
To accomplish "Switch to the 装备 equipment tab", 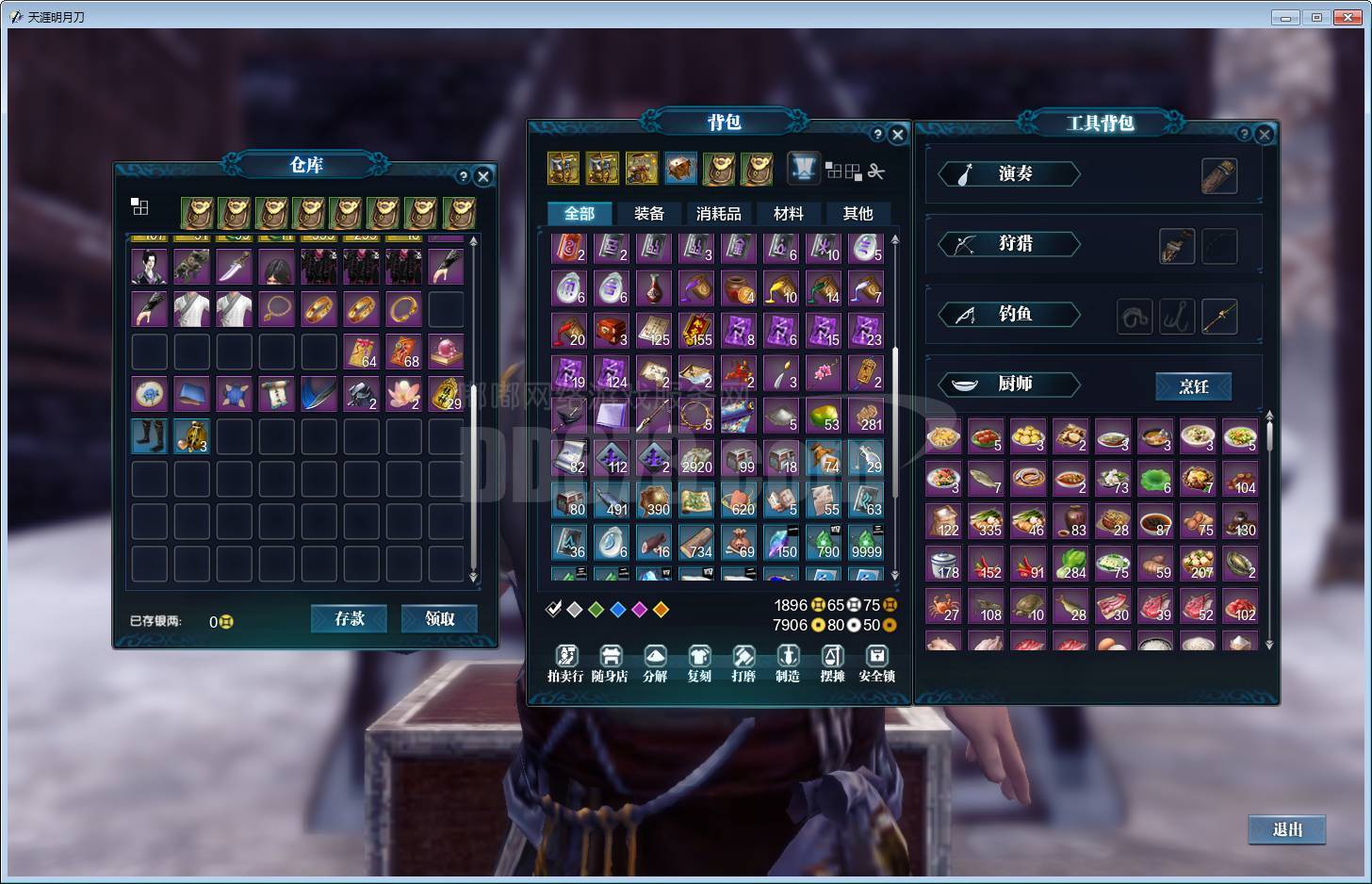I will click(648, 214).
